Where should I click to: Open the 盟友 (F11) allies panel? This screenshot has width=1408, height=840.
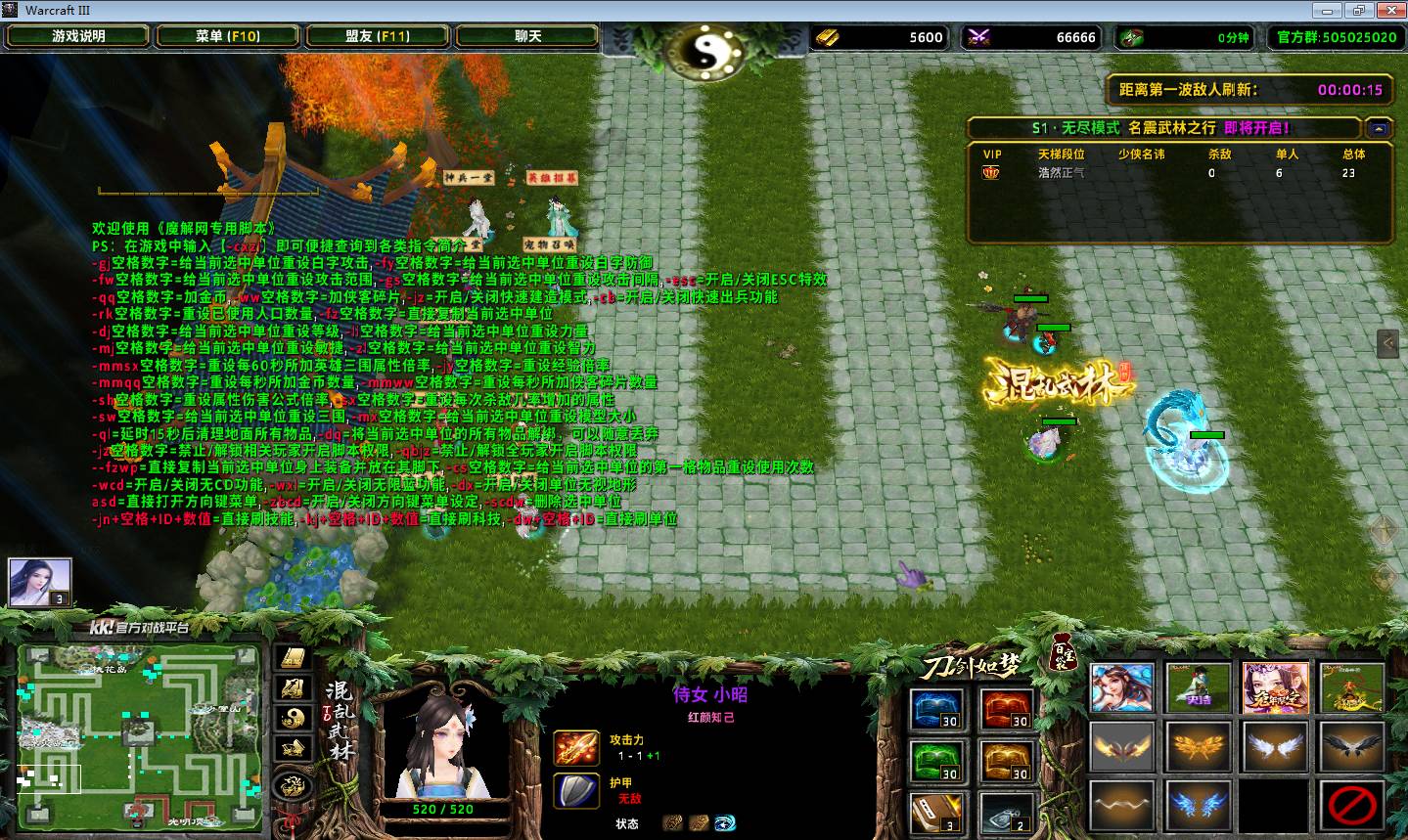click(x=378, y=36)
